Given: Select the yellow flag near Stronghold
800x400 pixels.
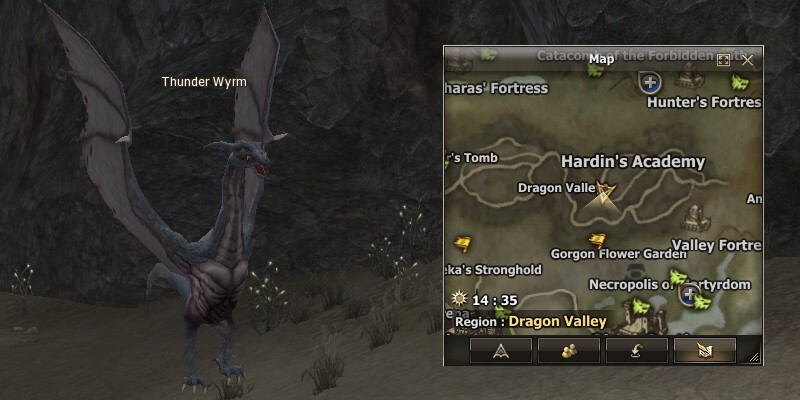Looking at the screenshot, I should pos(462,243).
